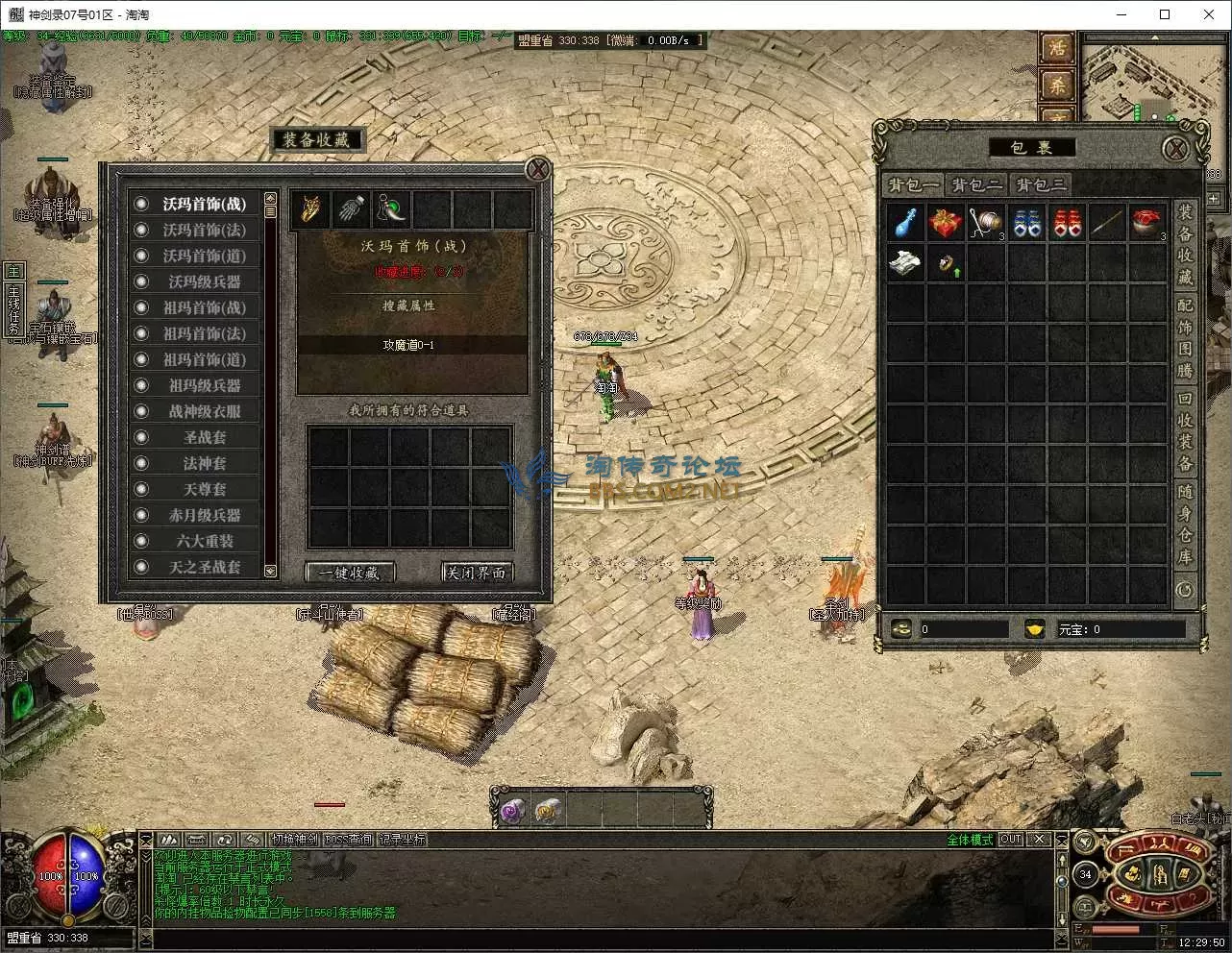Close the 包裹 inventory panel

click(1174, 149)
